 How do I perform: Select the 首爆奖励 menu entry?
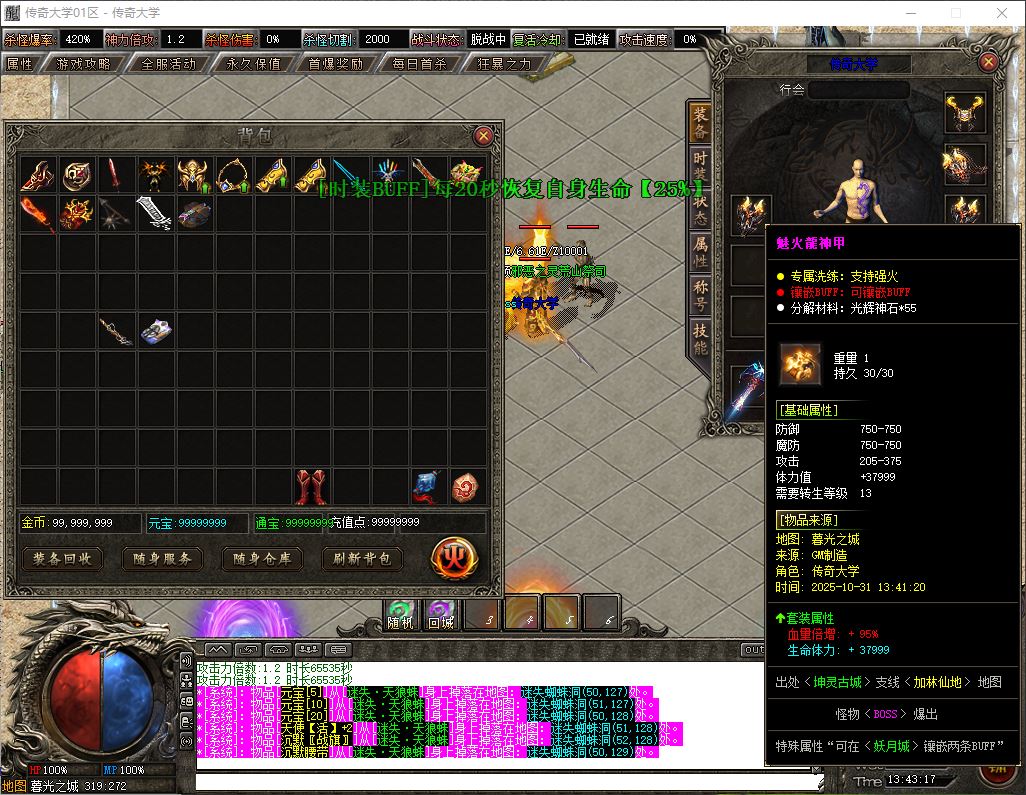pyautogui.click(x=335, y=63)
